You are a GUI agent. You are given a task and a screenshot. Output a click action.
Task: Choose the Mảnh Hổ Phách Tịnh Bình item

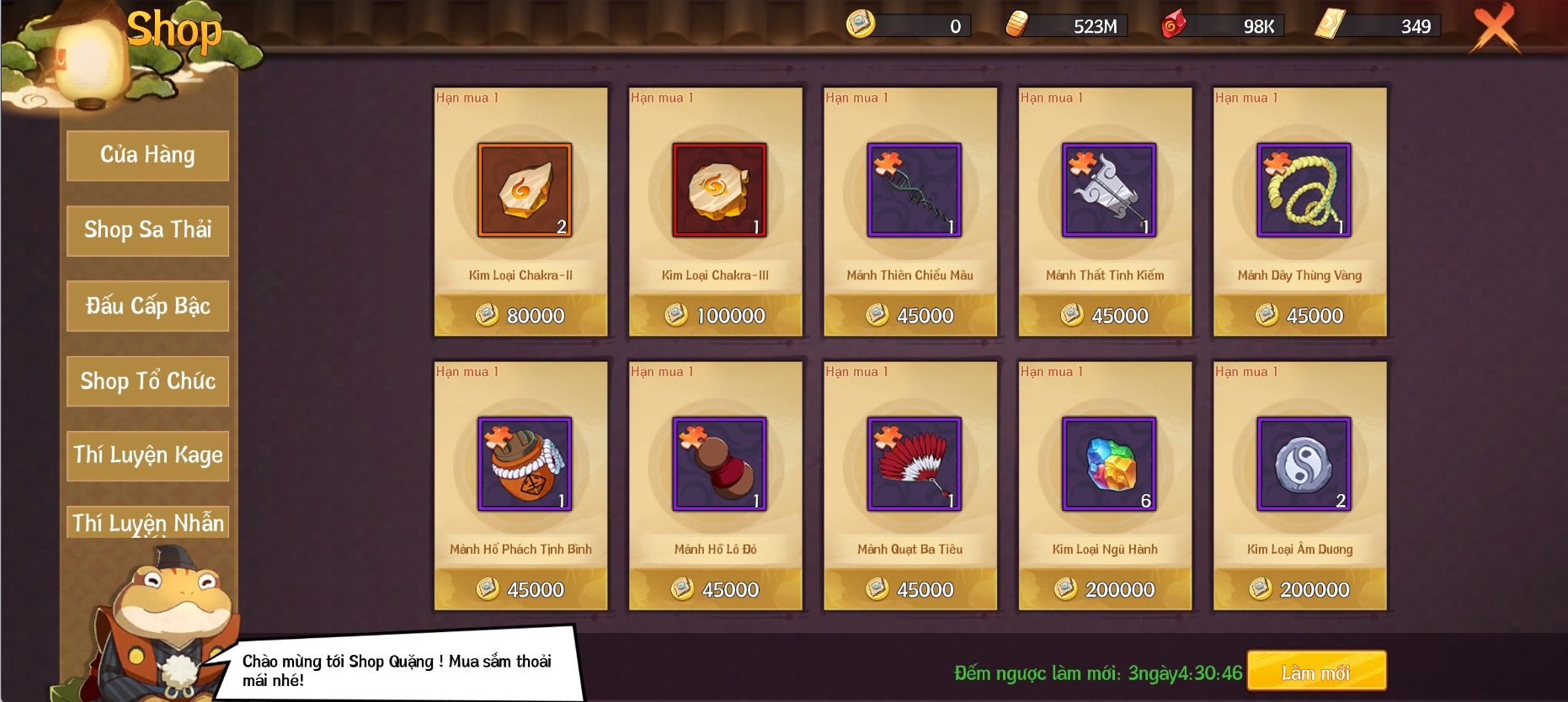(x=525, y=464)
